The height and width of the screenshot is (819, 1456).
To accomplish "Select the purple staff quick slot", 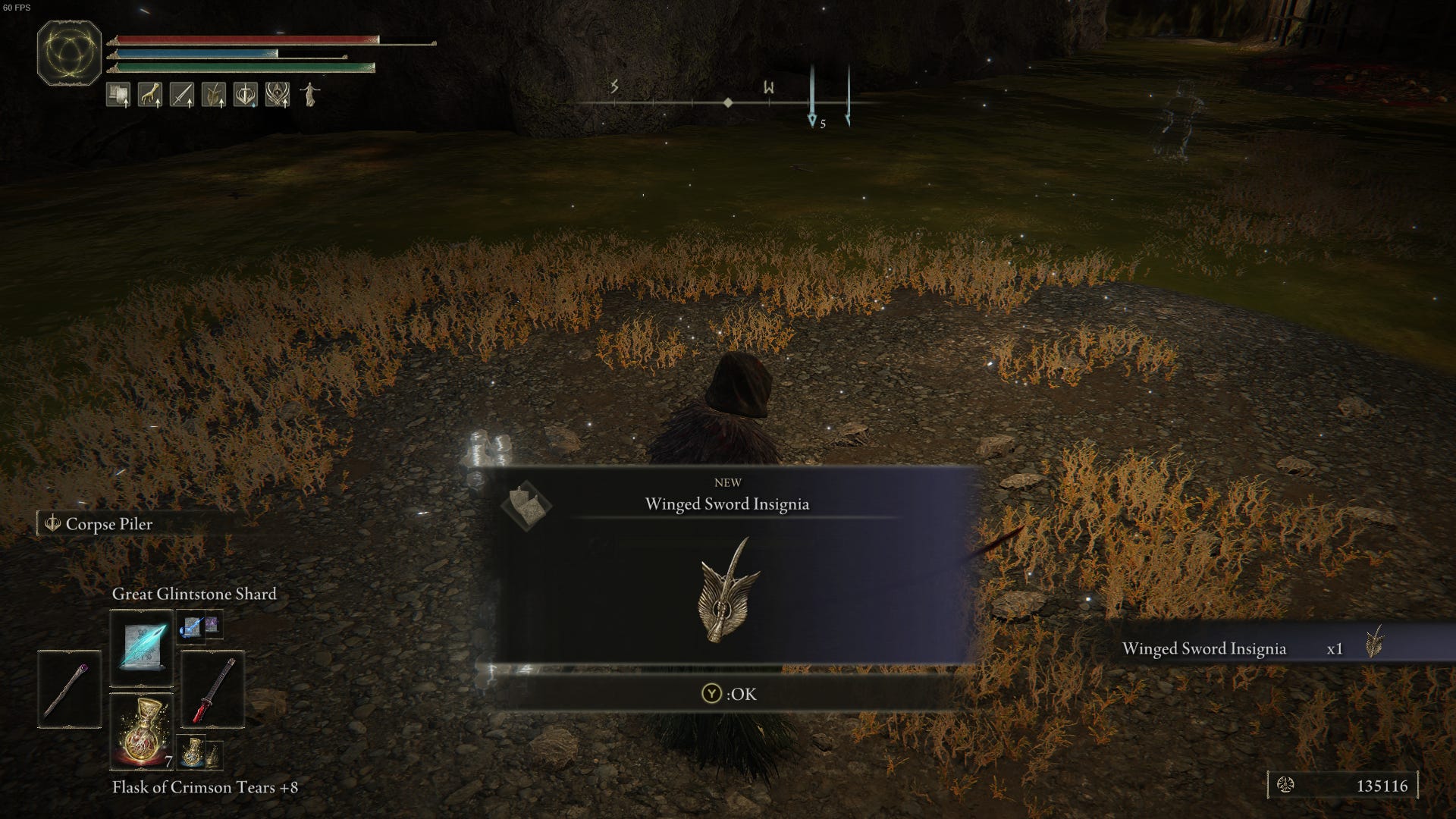I will [70, 689].
